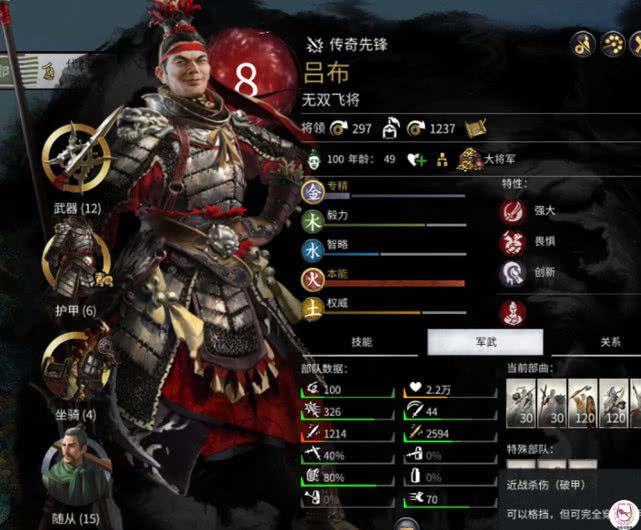Click the crossed-out horn round button
This screenshot has height=530, width=641.
(x=585, y=44)
